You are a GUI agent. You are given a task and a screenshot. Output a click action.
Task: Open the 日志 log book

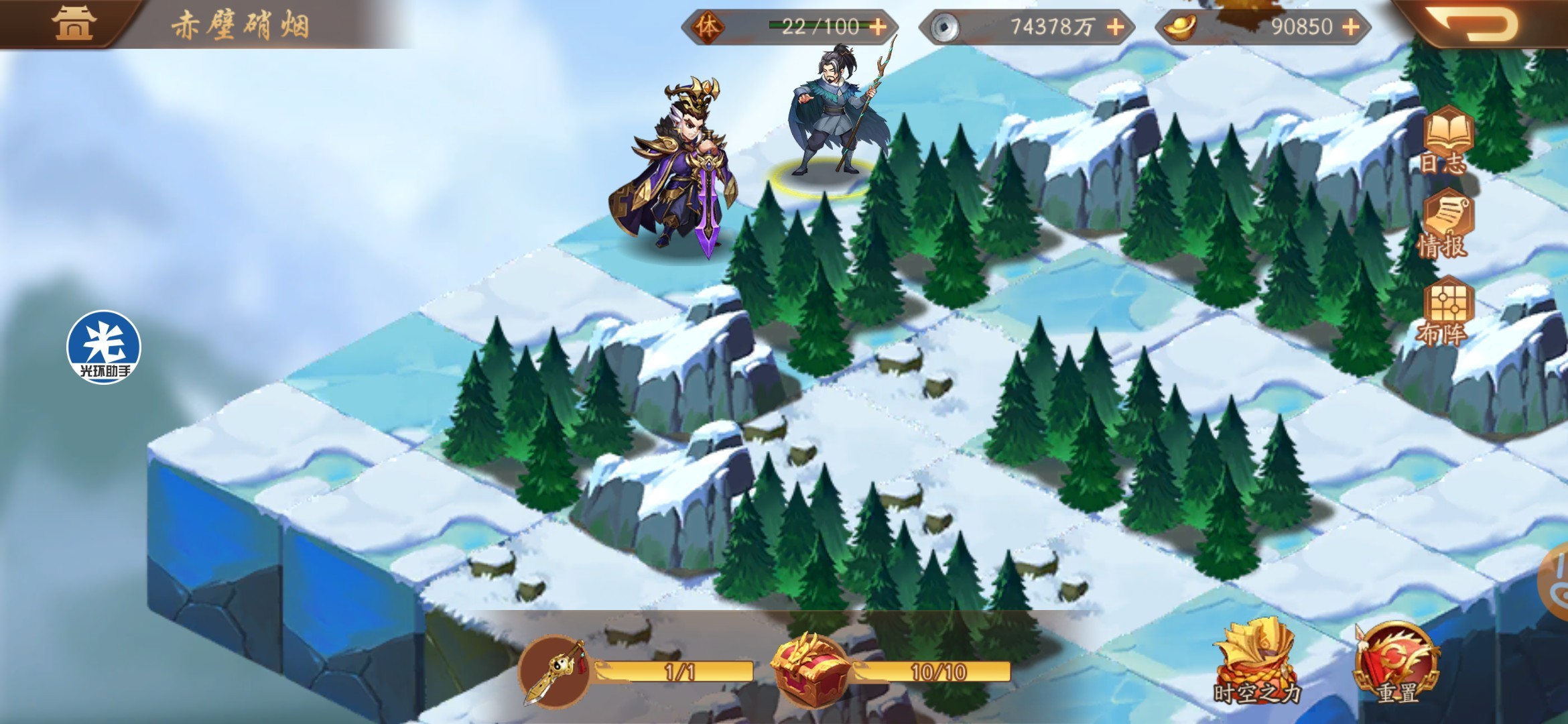(1446, 139)
